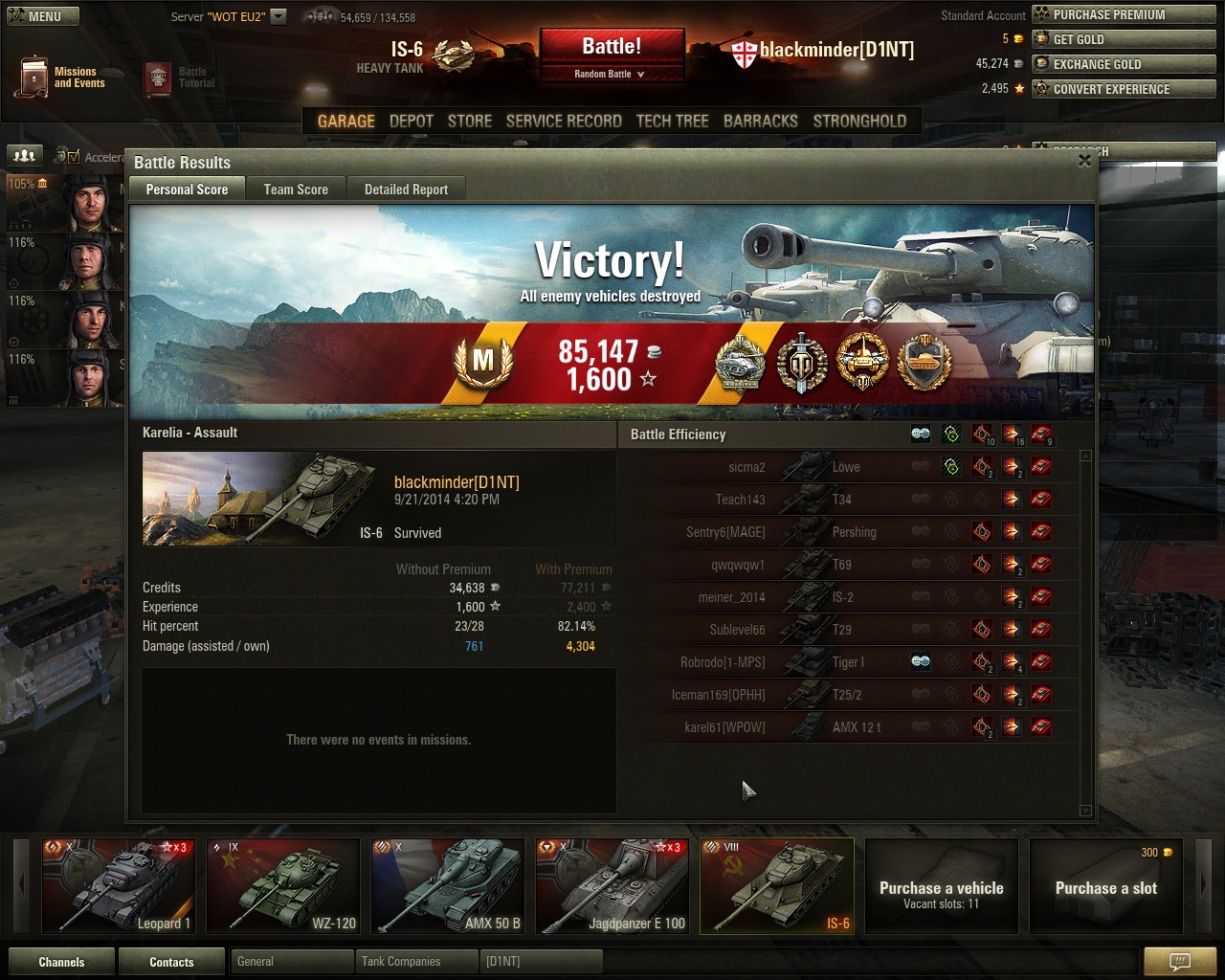Click the platoon crew icon above the crew list
The height and width of the screenshot is (980, 1225).
tap(23, 155)
